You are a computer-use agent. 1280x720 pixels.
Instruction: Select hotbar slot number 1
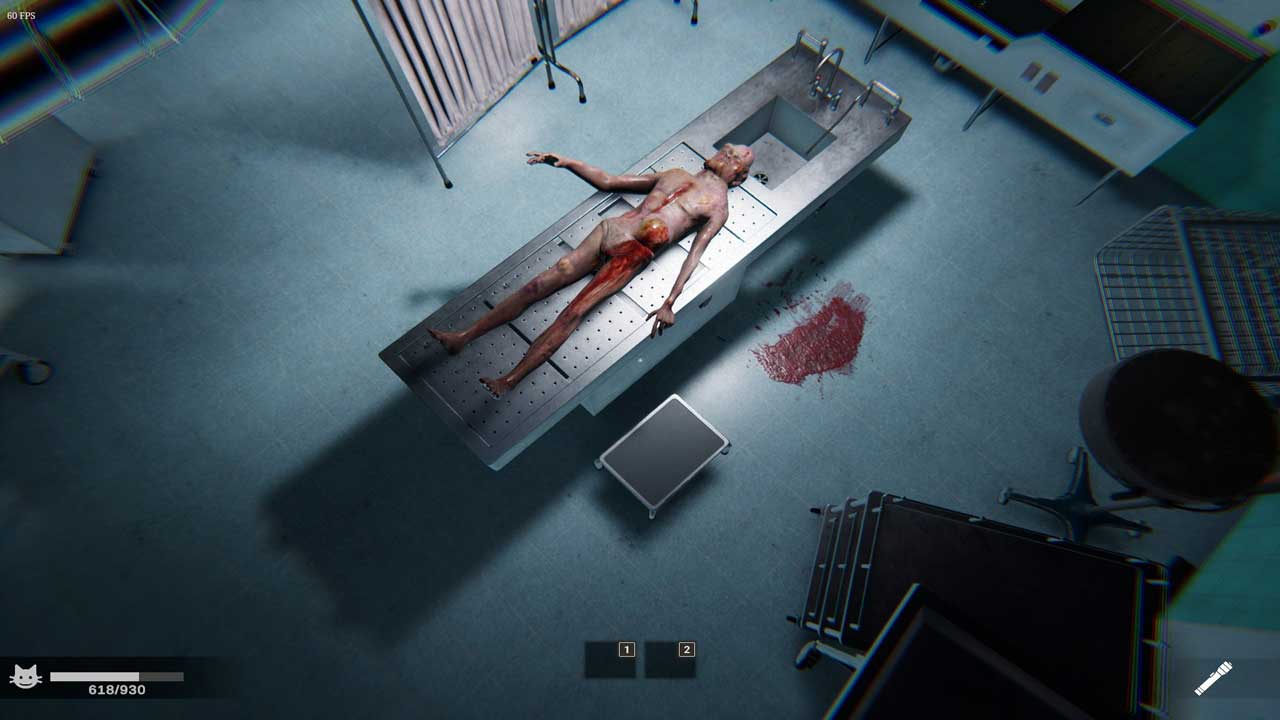tap(611, 660)
